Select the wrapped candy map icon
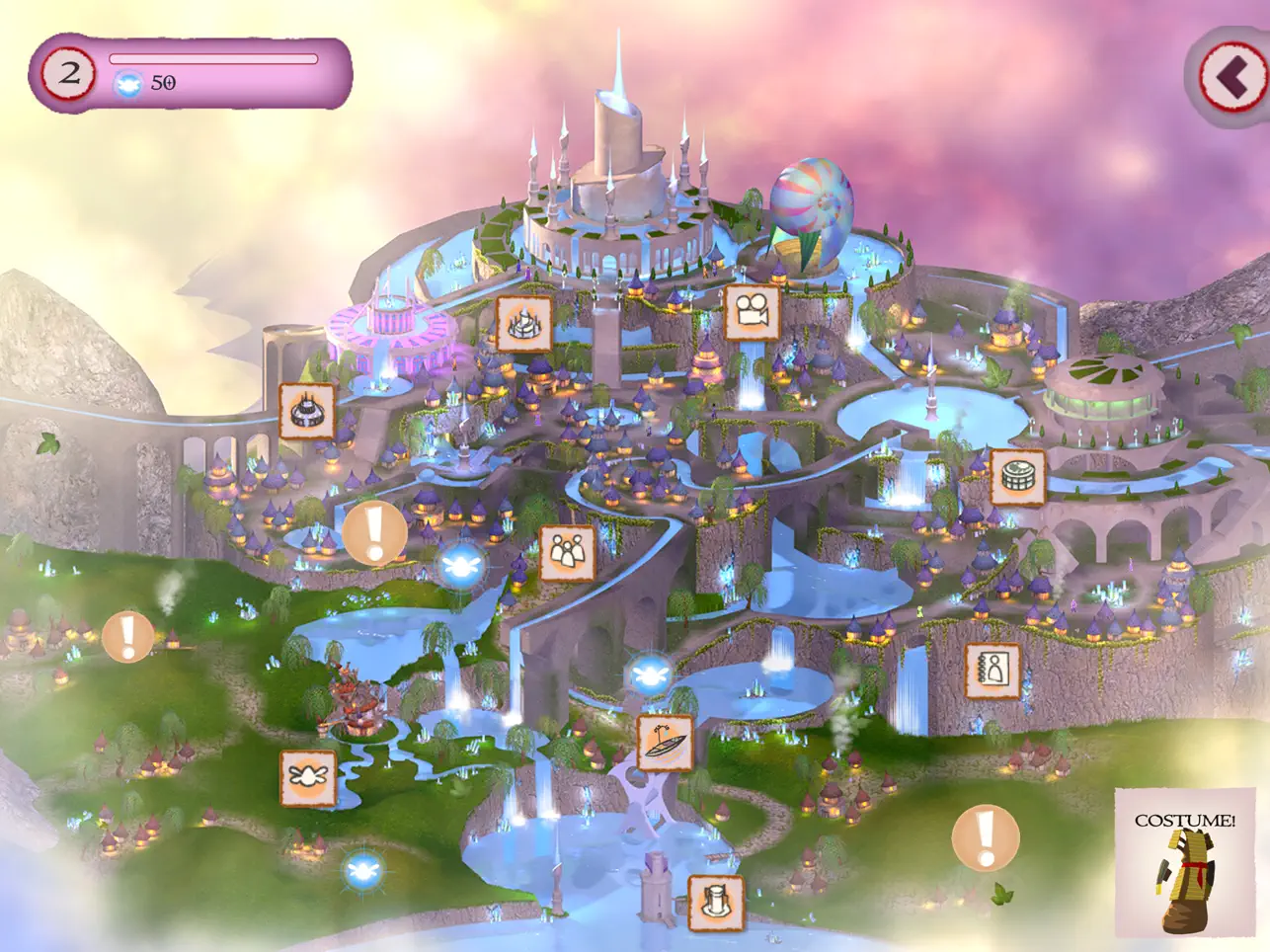The width and height of the screenshot is (1270, 952). tap(308, 777)
